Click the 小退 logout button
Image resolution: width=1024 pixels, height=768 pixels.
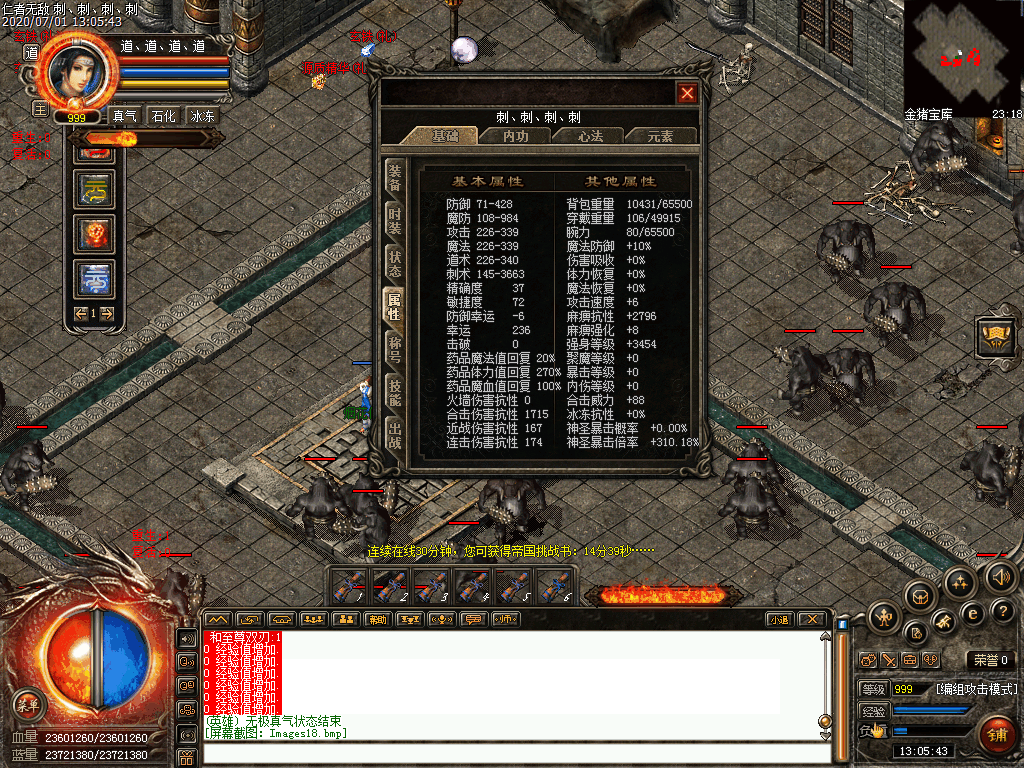click(x=779, y=619)
